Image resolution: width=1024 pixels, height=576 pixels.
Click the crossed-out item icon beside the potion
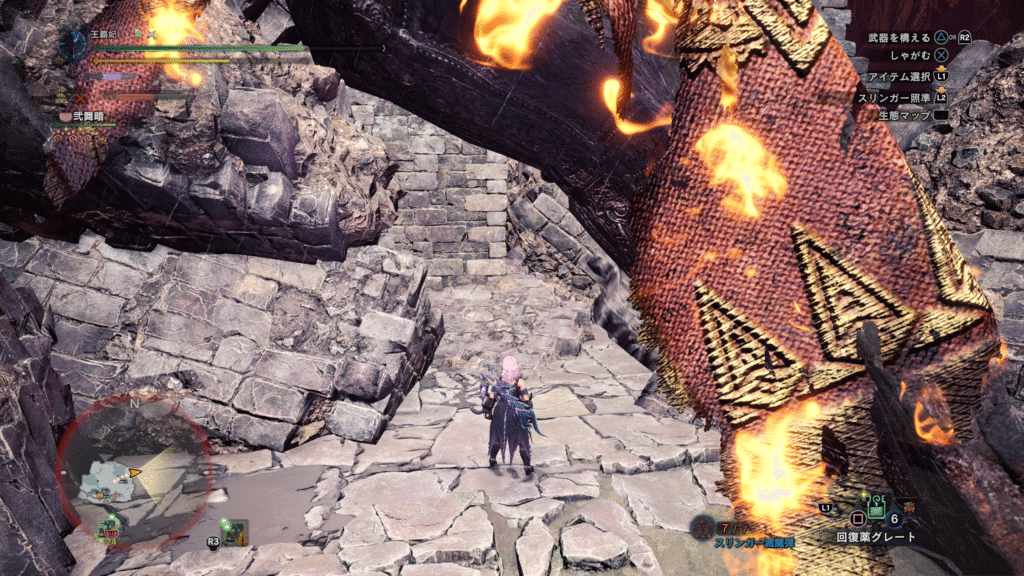[x=909, y=507]
